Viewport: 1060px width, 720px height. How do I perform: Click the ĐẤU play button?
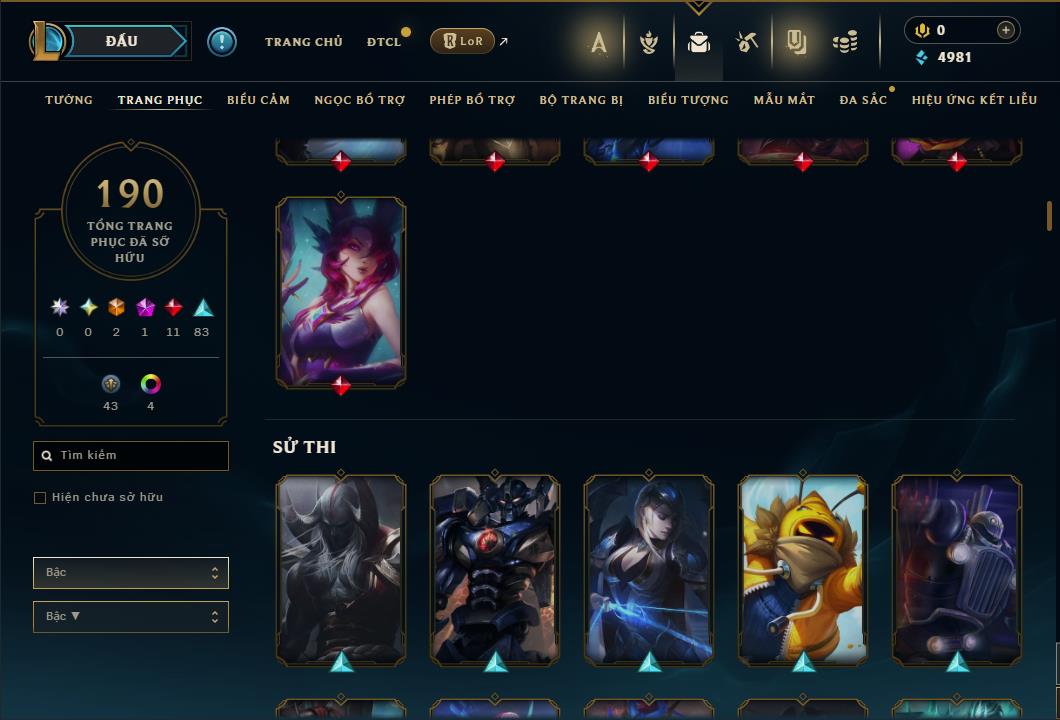pyautogui.click(x=121, y=41)
